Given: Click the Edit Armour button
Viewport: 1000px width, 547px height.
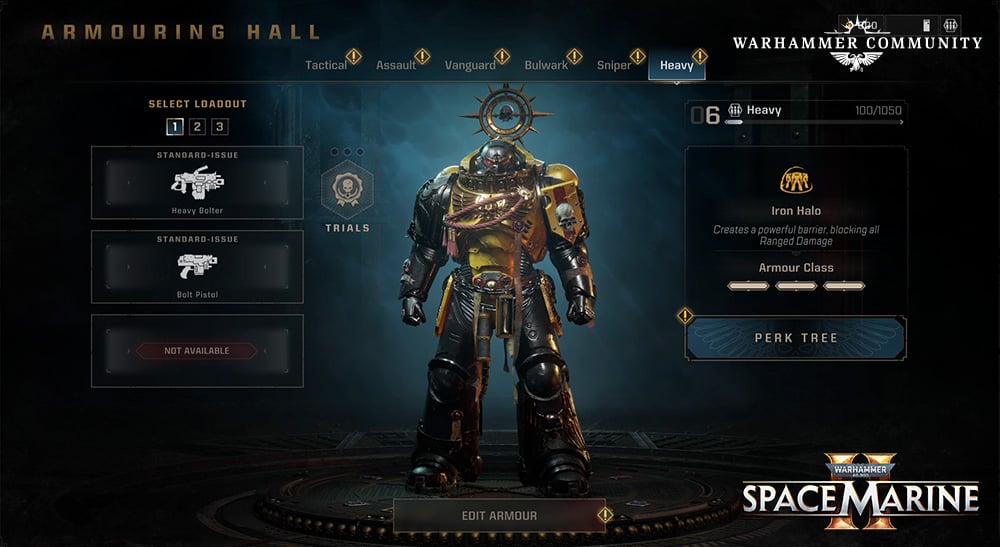Looking at the screenshot, I should coord(499,516).
